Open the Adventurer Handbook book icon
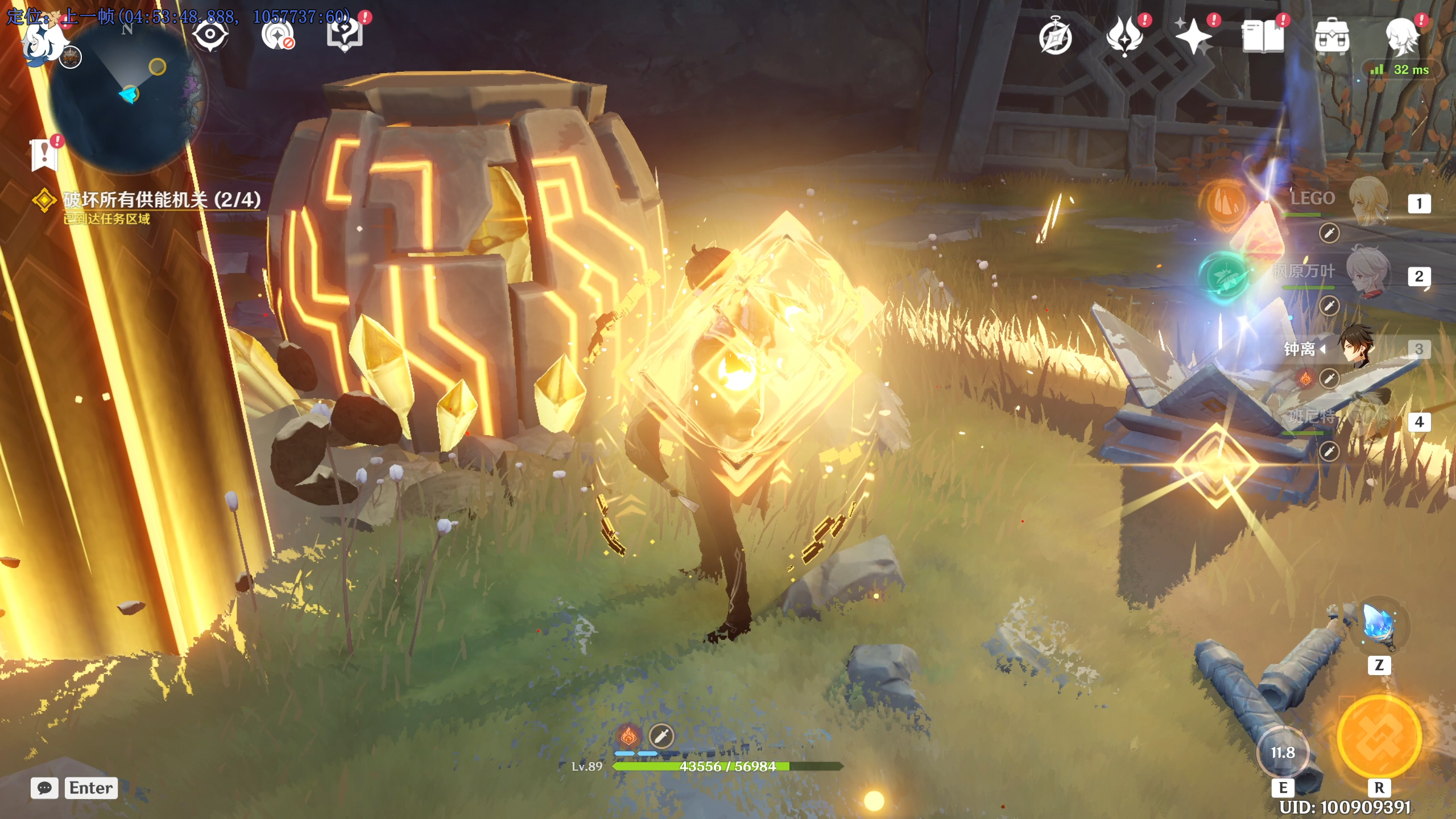1456x819 pixels. (x=1263, y=38)
